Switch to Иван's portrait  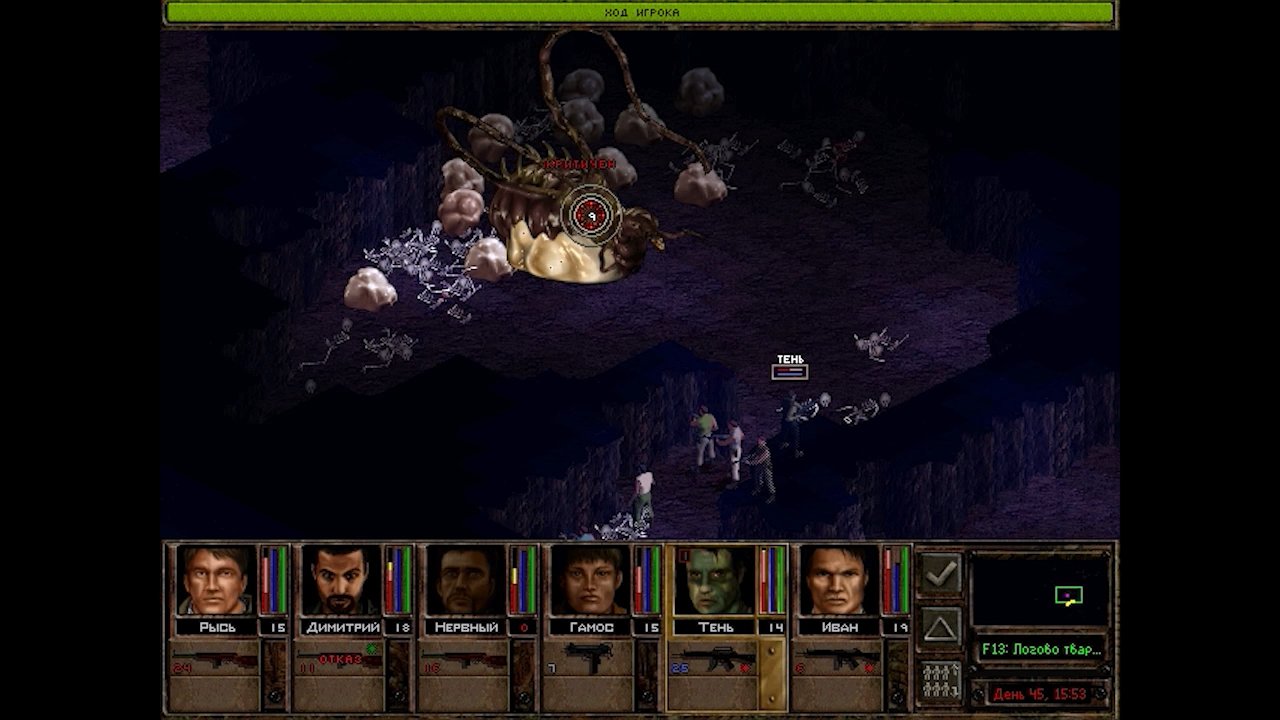pos(839,580)
